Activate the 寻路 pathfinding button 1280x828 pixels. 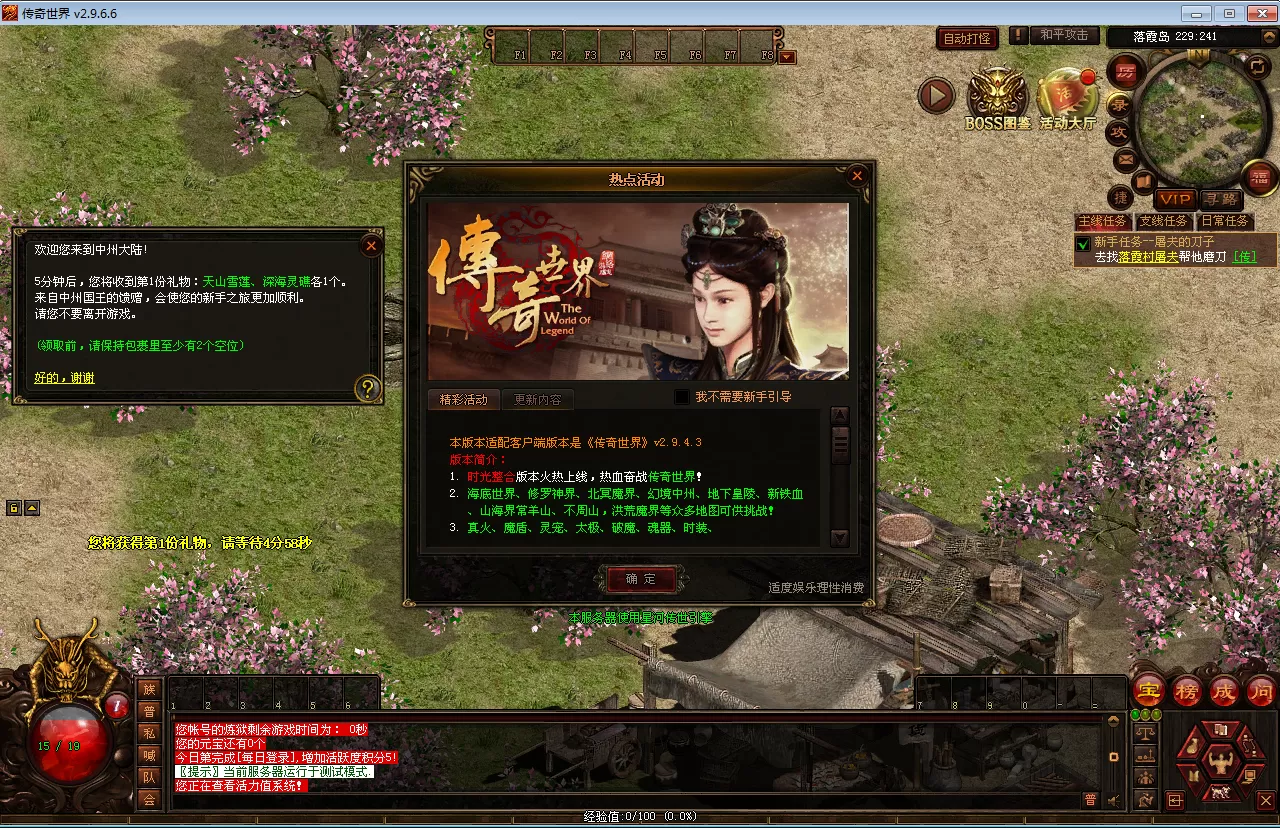(x=1220, y=199)
